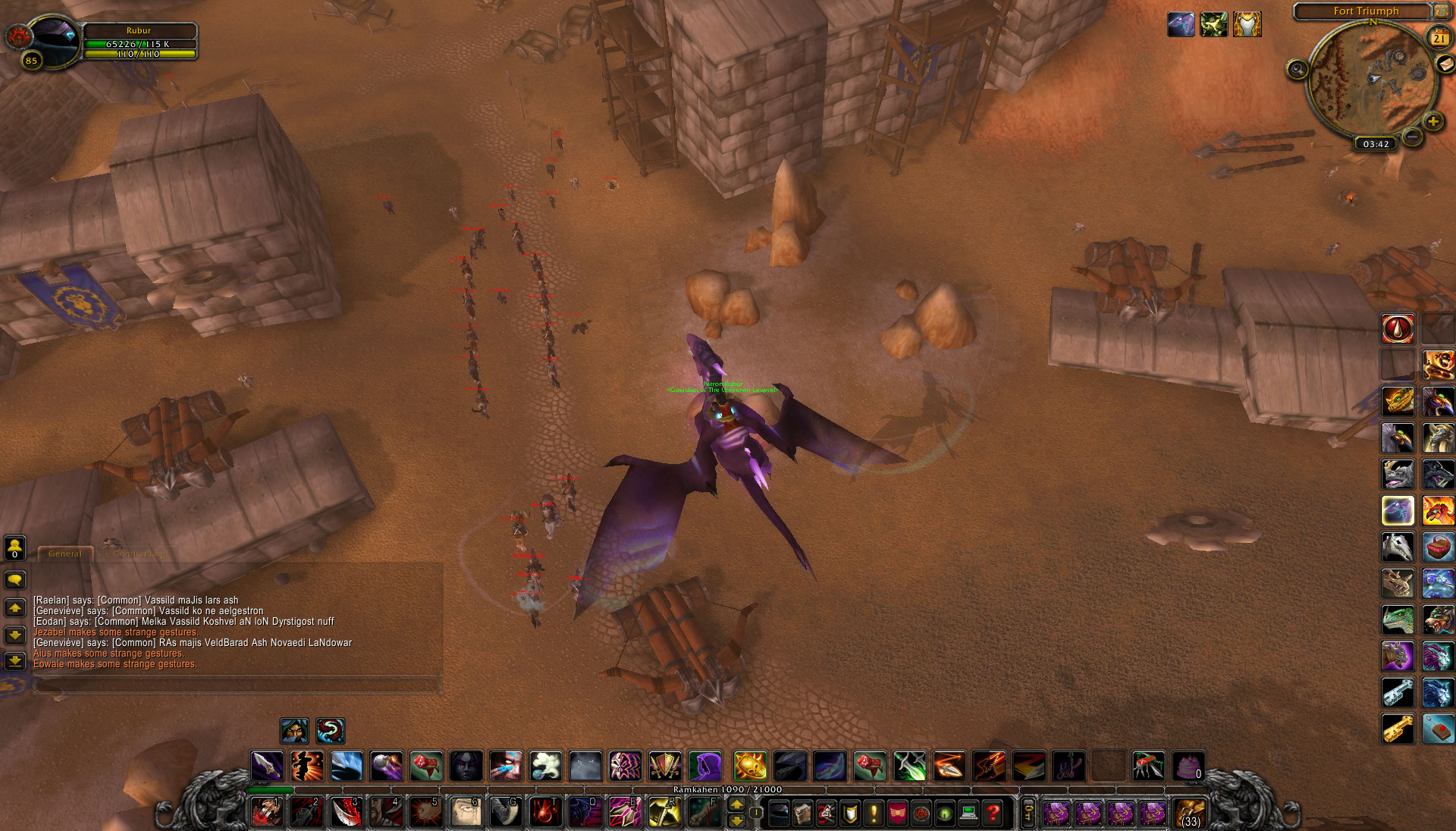This screenshot has height=831, width=1456.
Task: Open the calendar showing day 21
Action: [x=1439, y=37]
